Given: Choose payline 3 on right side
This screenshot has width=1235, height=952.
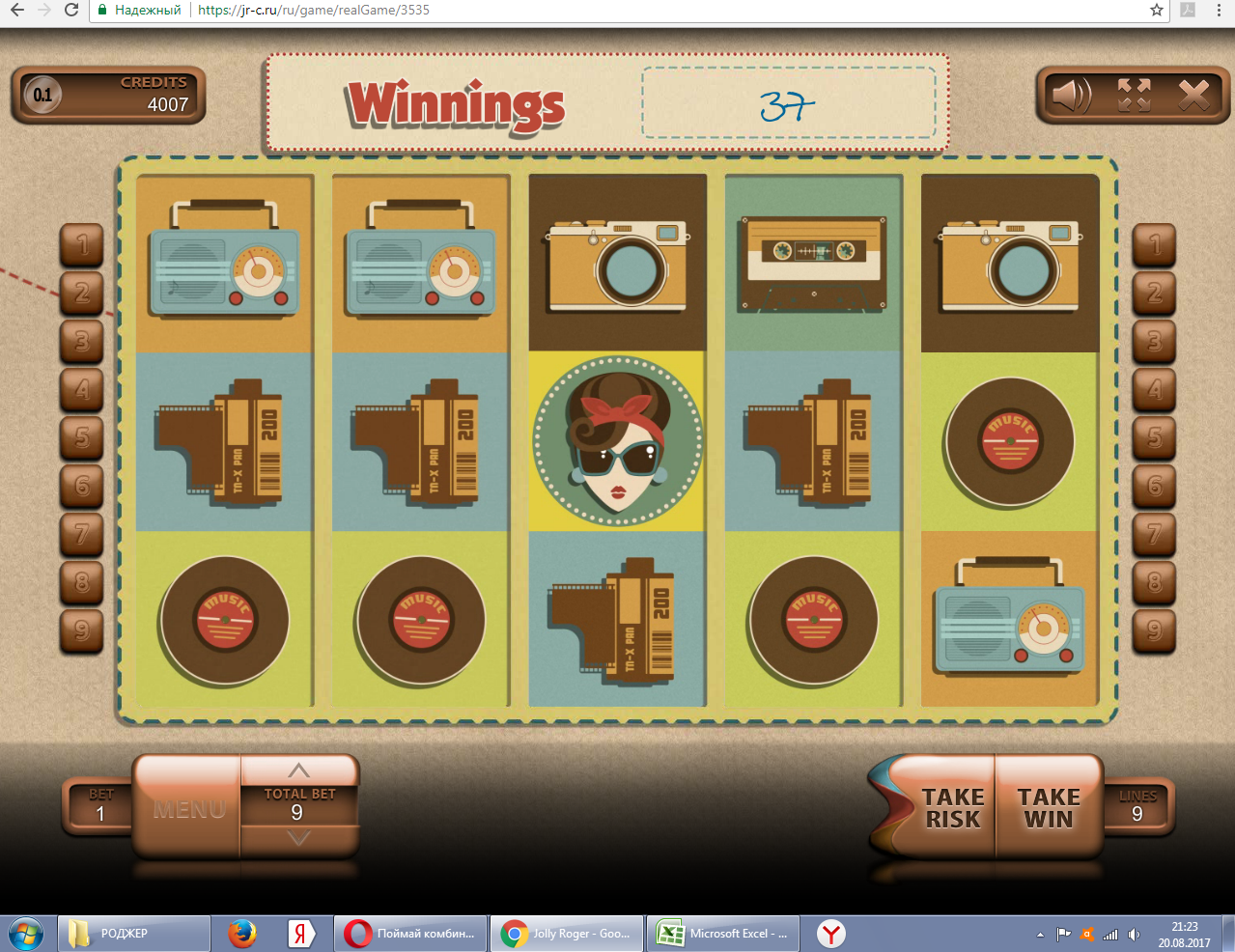Looking at the screenshot, I should [x=1154, y=341].
